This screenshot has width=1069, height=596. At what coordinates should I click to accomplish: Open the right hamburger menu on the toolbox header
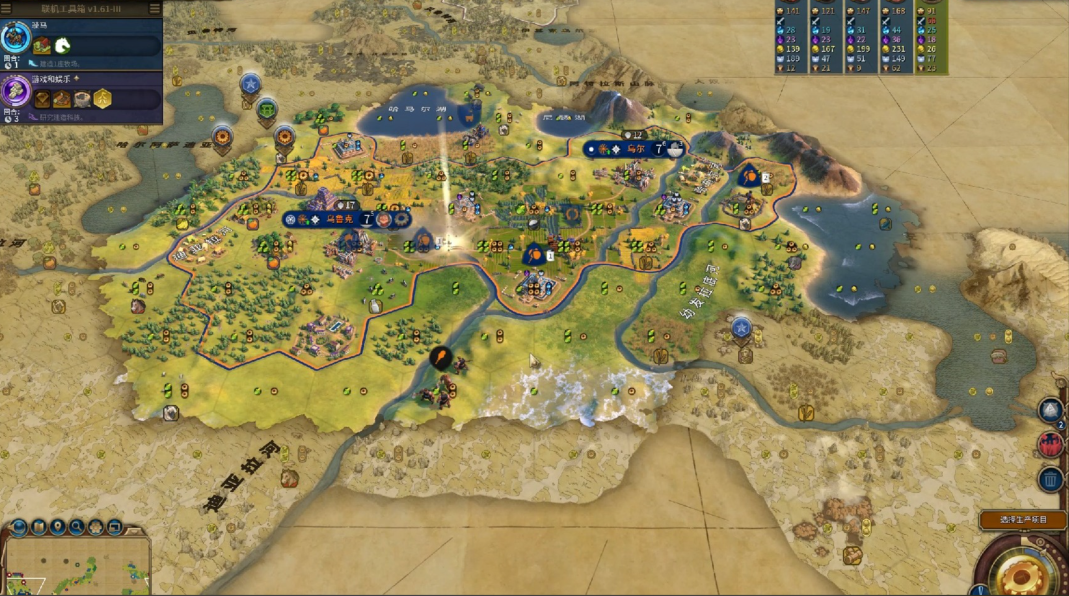tap(154, 9)
